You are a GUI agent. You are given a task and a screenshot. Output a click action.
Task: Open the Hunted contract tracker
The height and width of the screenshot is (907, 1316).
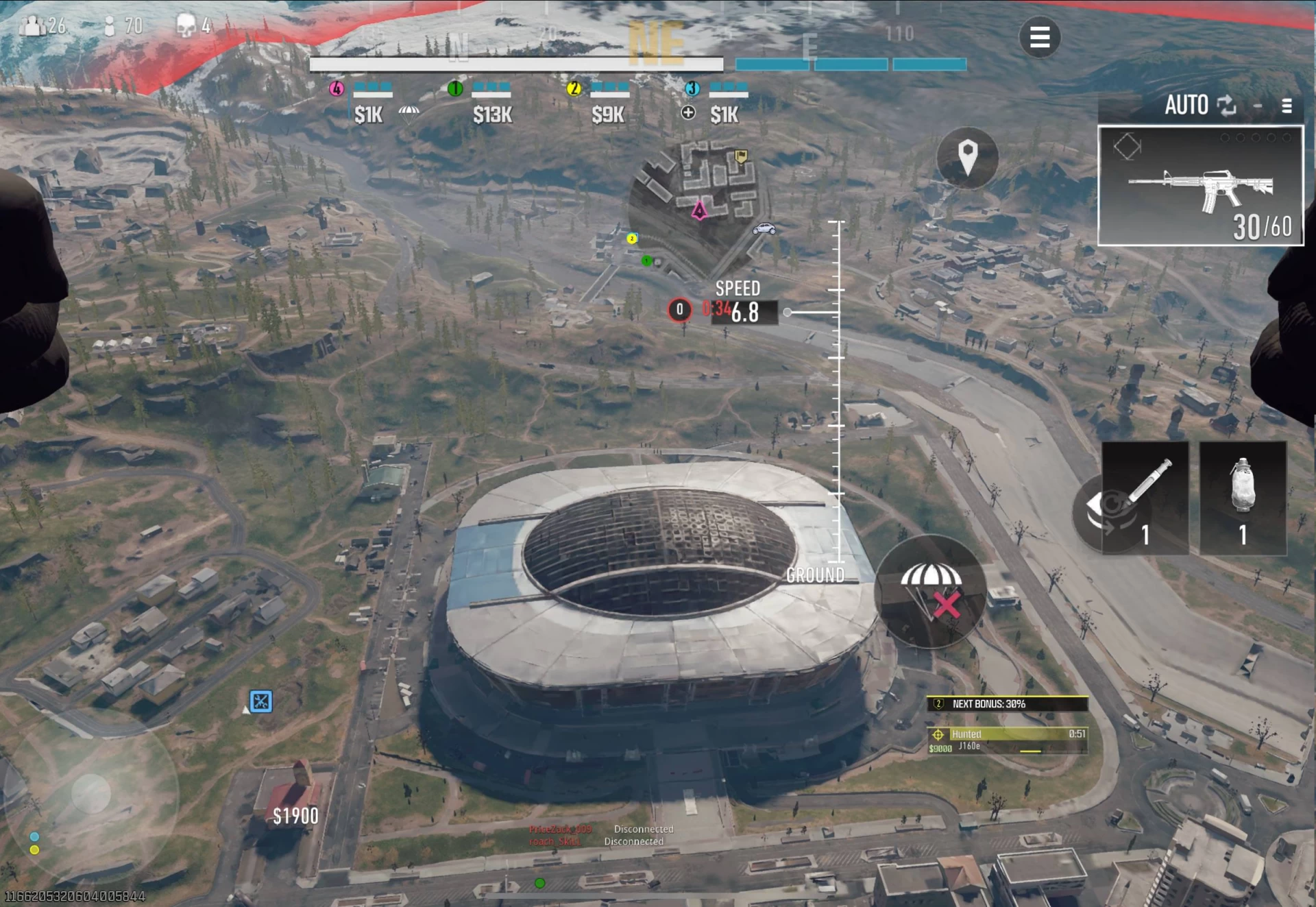point(1007,740)
